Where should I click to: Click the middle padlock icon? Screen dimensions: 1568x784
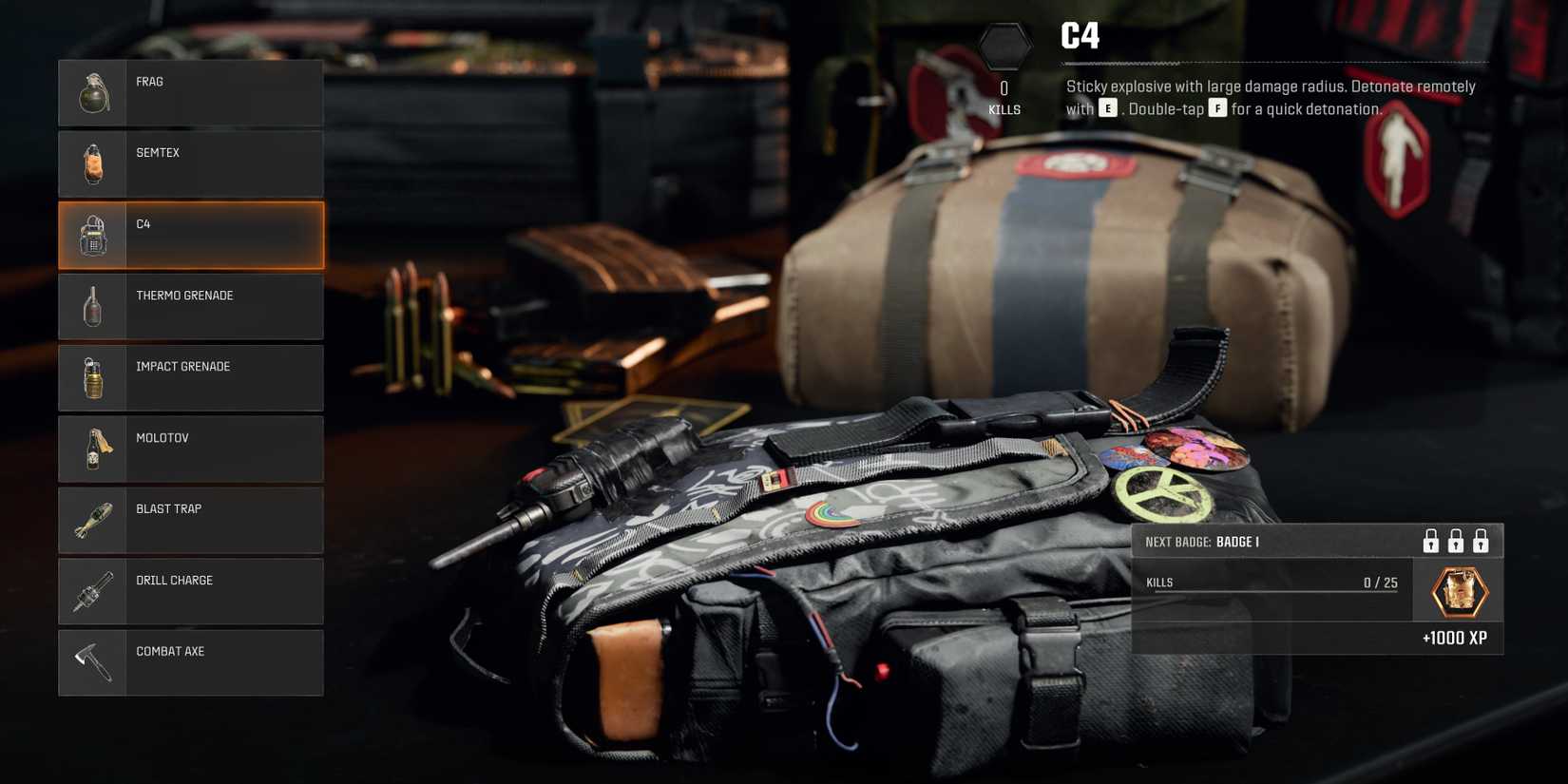pos(1455,541)
